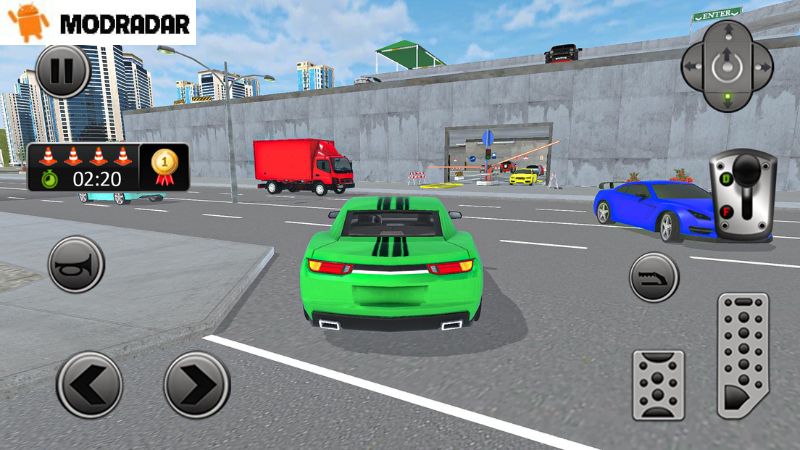This screenshot has width=800, height=450.
Task: Tap the brake pedal
Action: [x=658, y=384]
